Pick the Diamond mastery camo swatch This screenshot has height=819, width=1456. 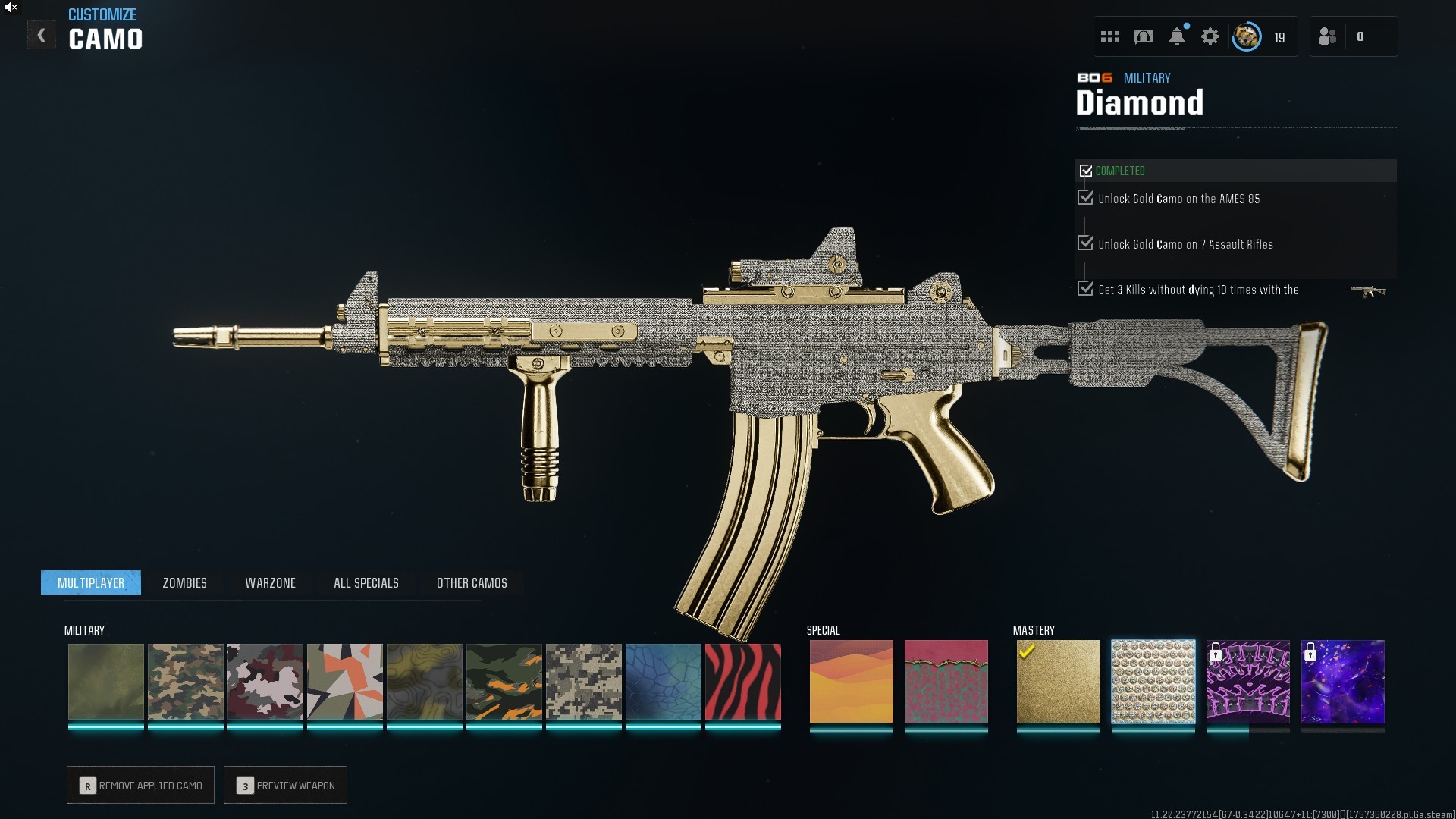1153,682
